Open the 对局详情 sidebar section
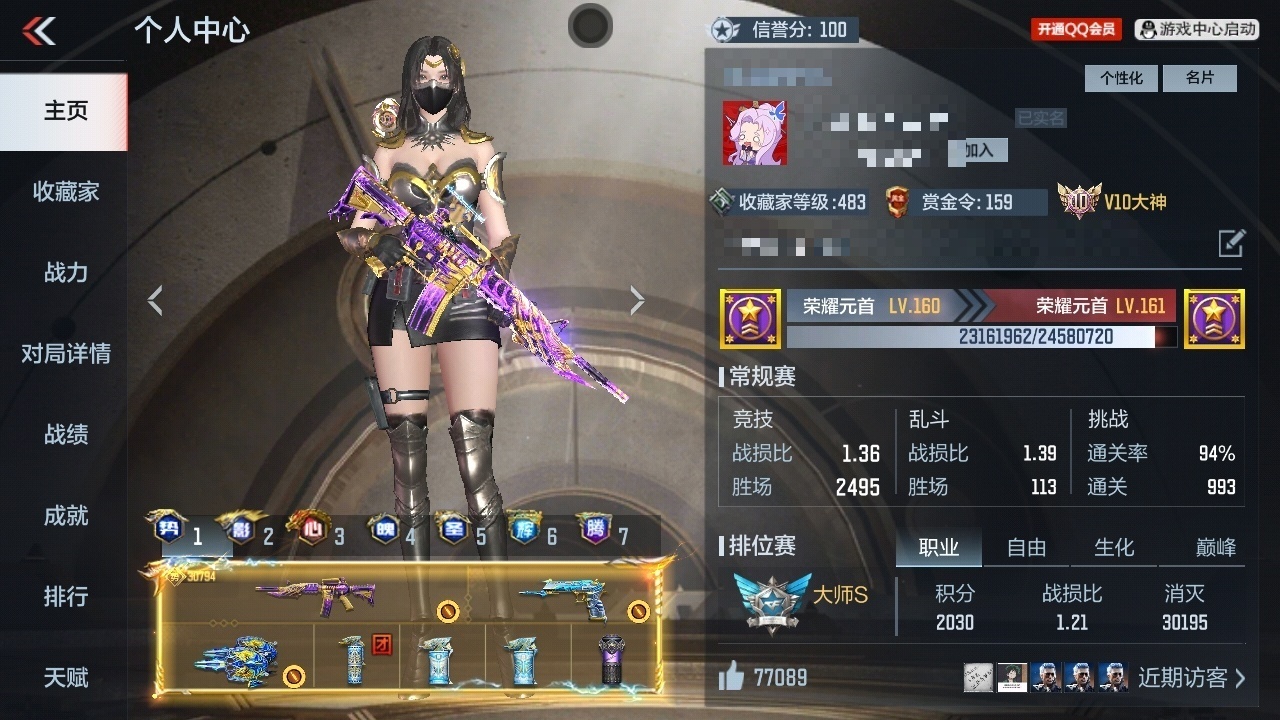The height and width of the screenshot is (720, 1280). (64, 353)
